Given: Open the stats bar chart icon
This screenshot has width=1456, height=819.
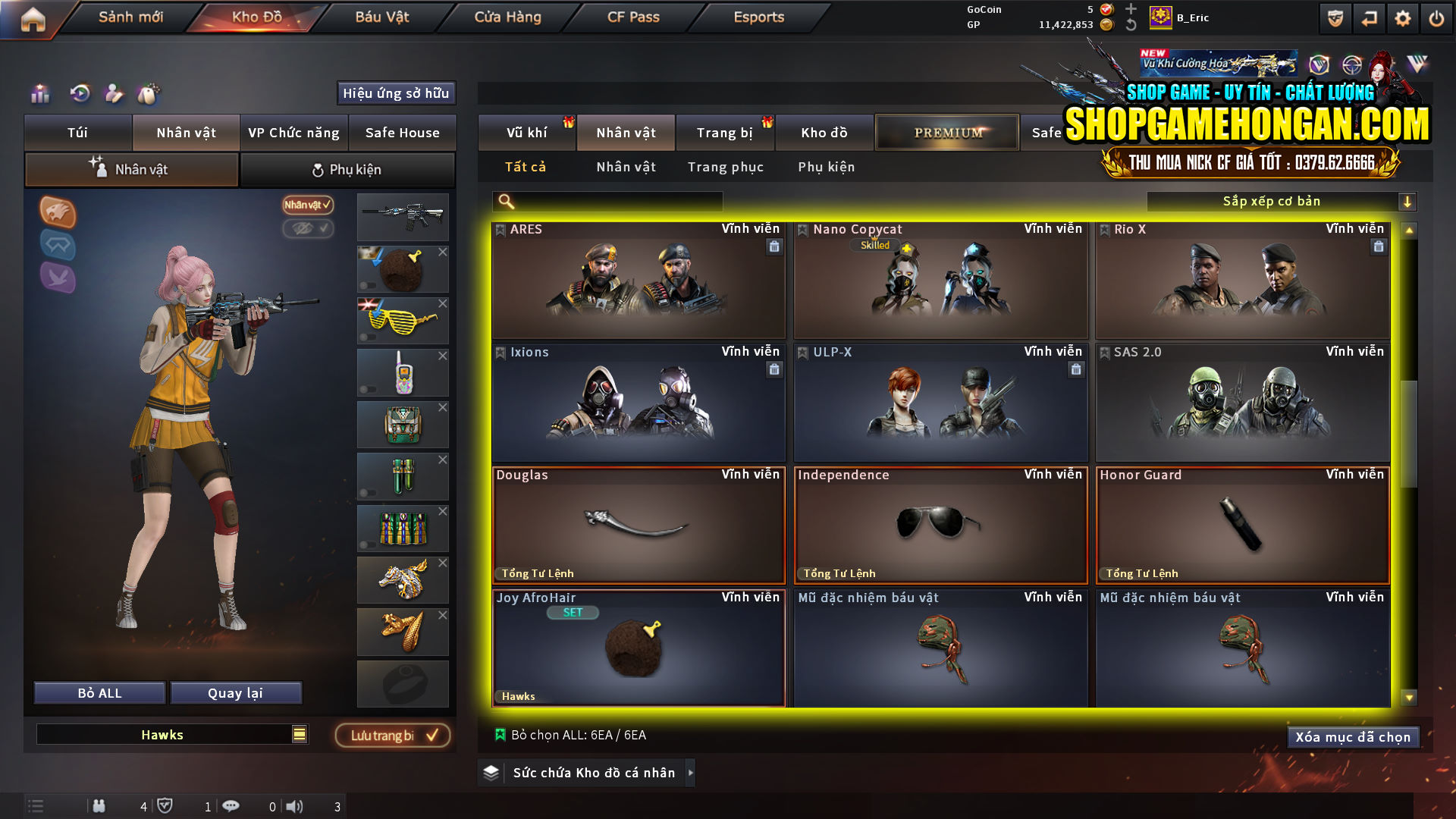Looking at the screenshot, I should point(39,94).
